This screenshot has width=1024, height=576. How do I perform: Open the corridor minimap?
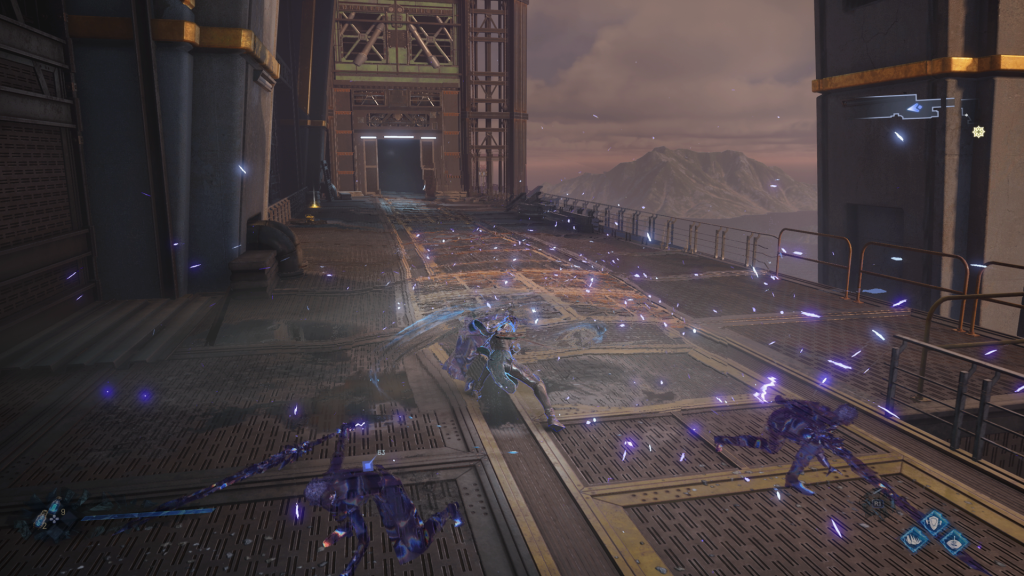905,106
